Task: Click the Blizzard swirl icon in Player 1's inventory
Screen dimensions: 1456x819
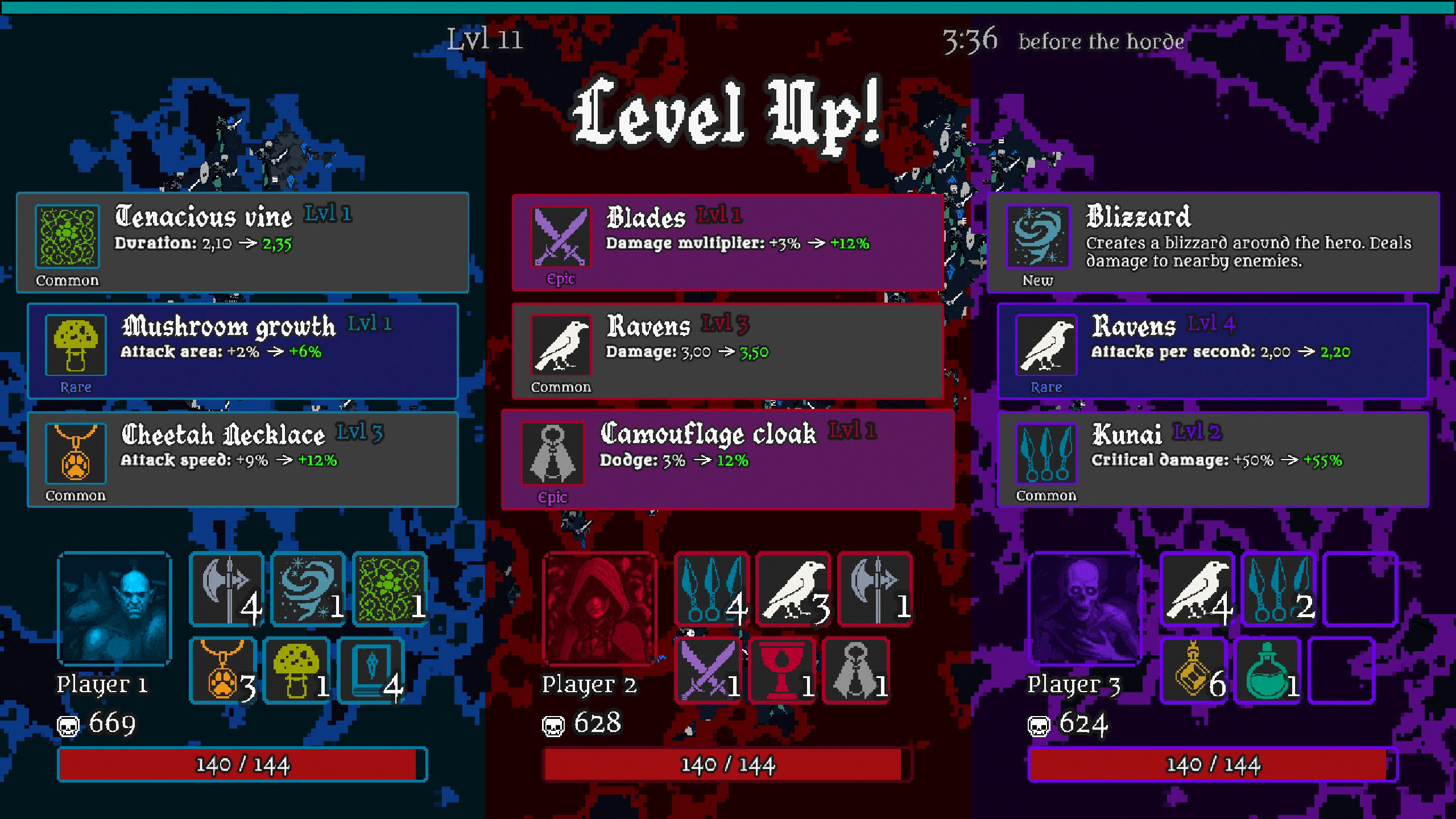Action: click(x=308, y=589)
